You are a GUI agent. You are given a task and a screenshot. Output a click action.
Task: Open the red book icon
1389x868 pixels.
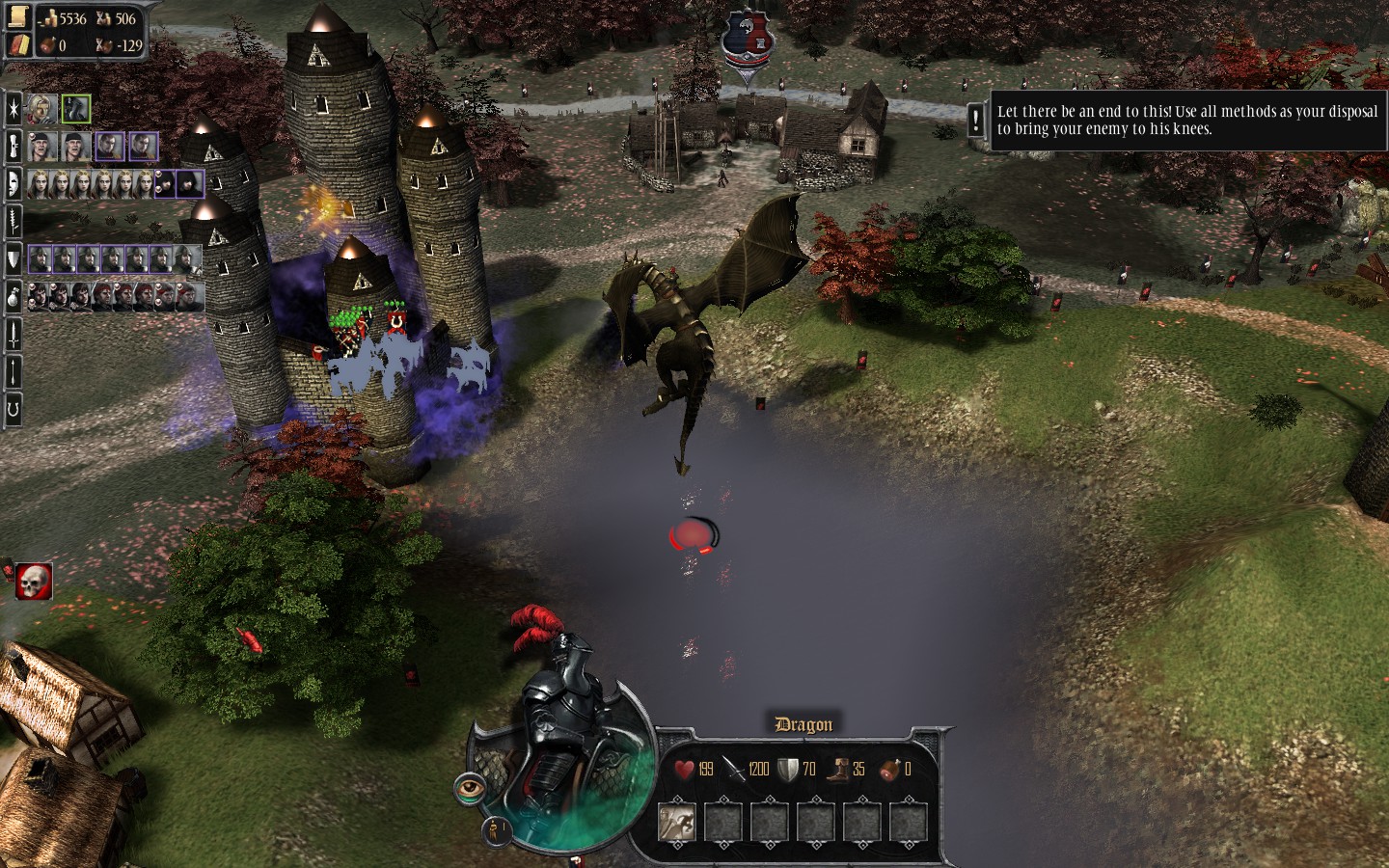[x=18, y=44]
